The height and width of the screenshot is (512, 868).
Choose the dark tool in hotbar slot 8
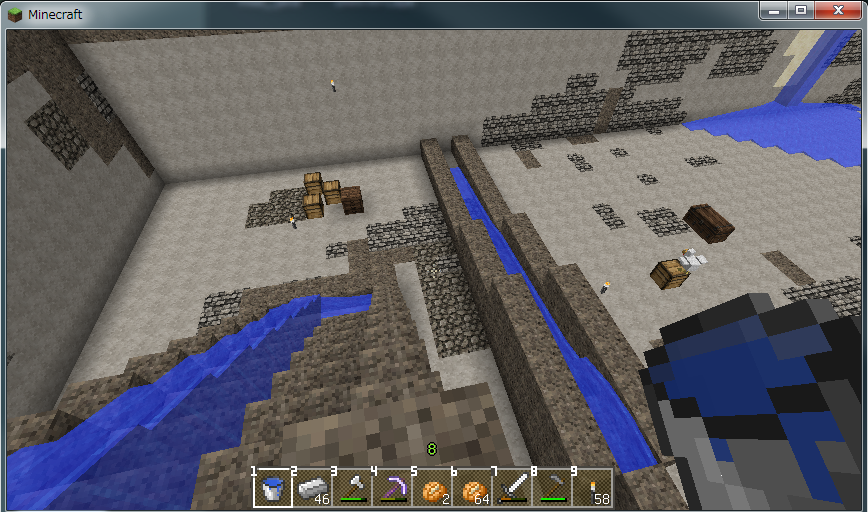[552, 488]
